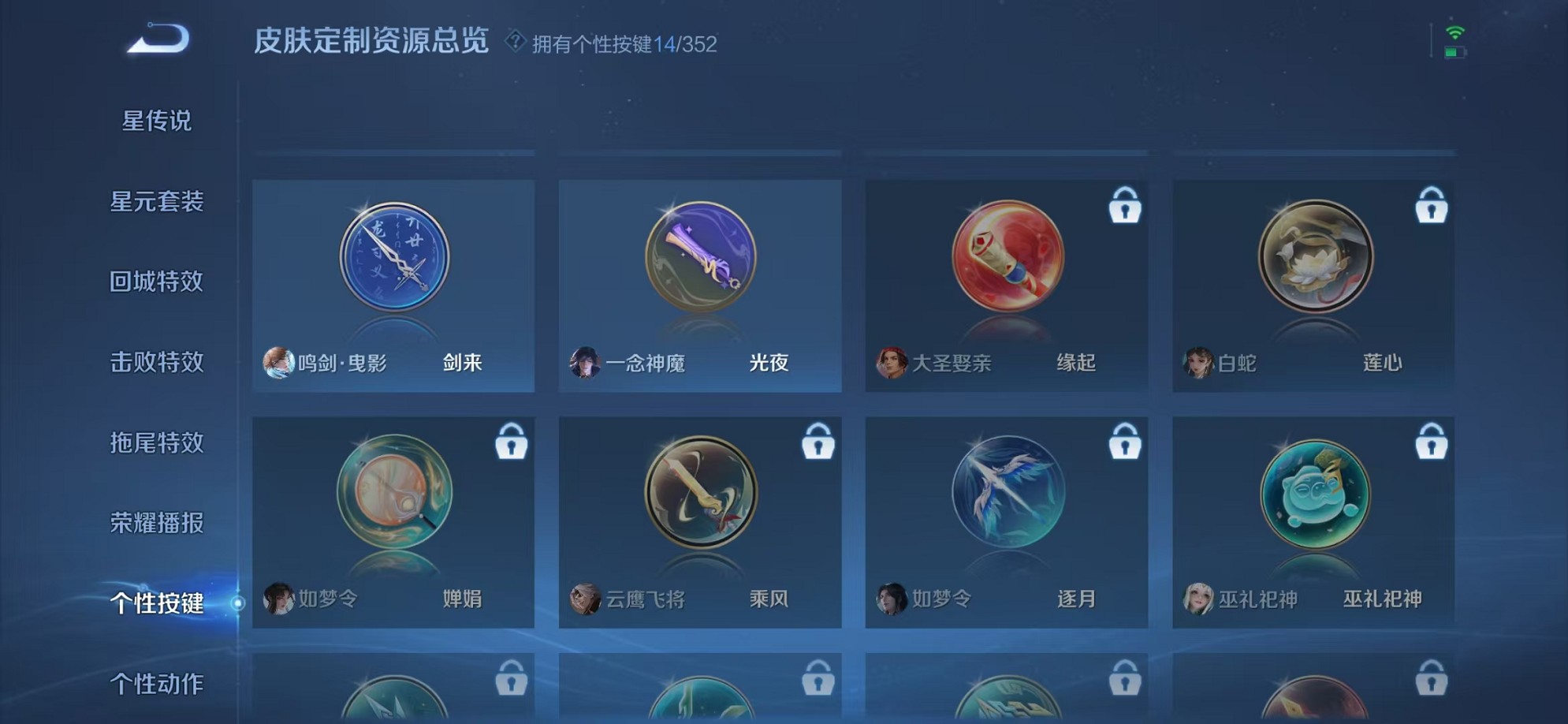The width and height of the screenshot is (1568, 724).
Task: Go to 个性动作 section
Action: 158,685
